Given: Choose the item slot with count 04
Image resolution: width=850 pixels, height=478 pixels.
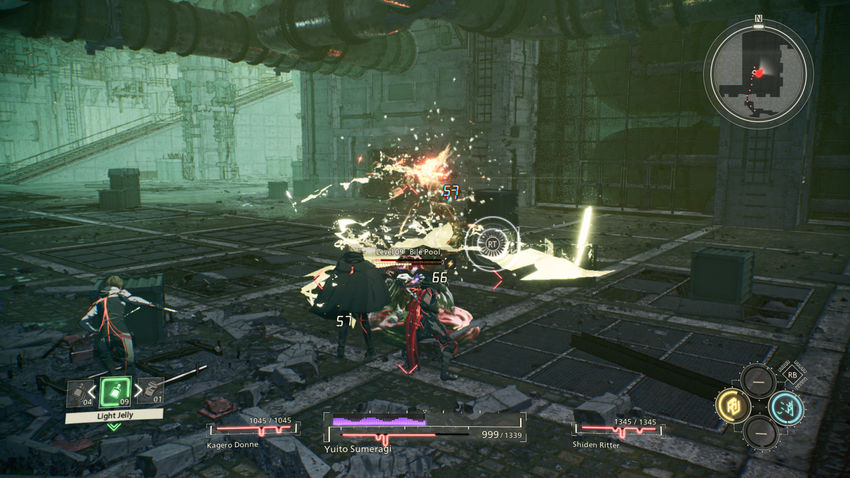Looking at the screenshot, I should 80,392.
